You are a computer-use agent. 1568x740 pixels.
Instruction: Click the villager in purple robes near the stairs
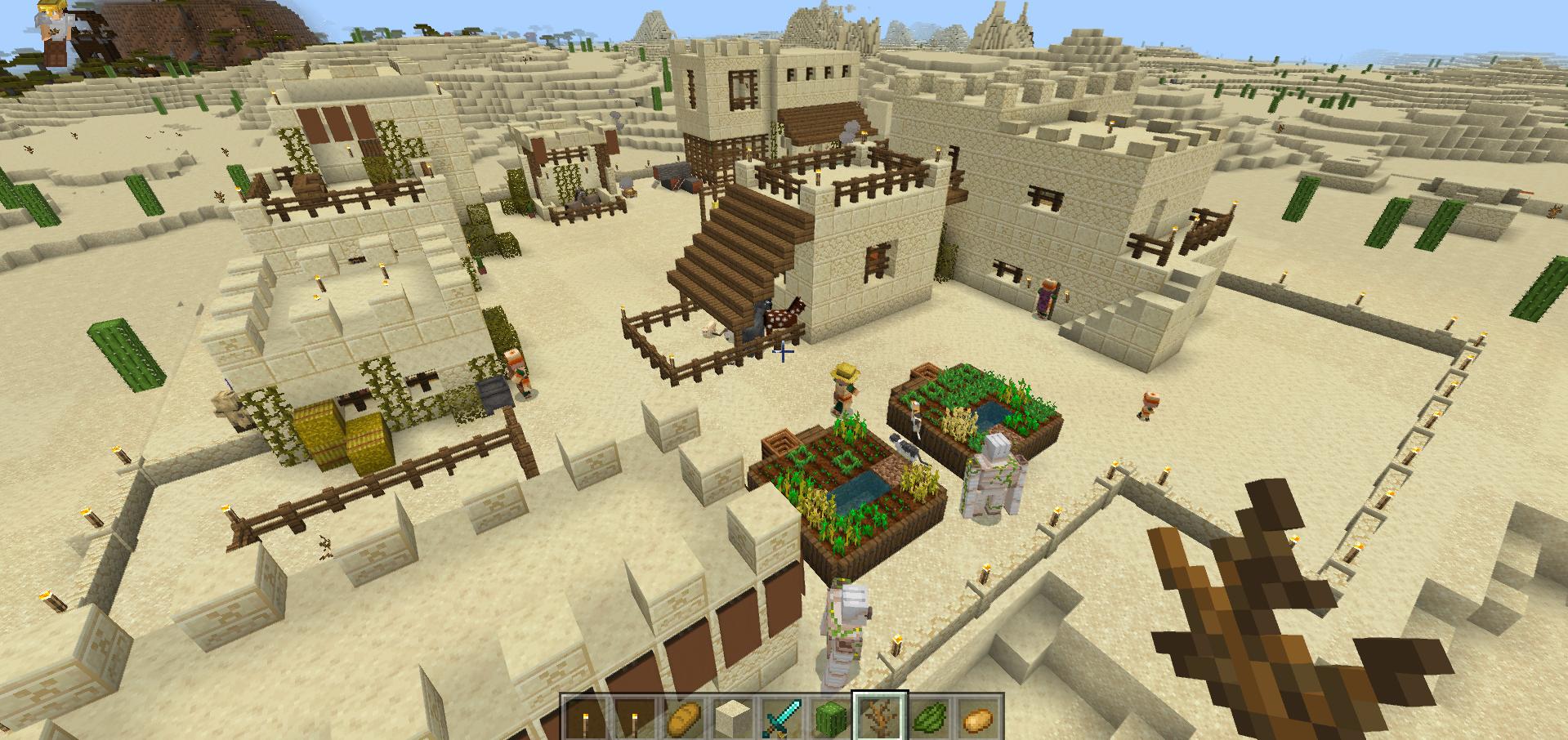click(x=1048, y=296)
